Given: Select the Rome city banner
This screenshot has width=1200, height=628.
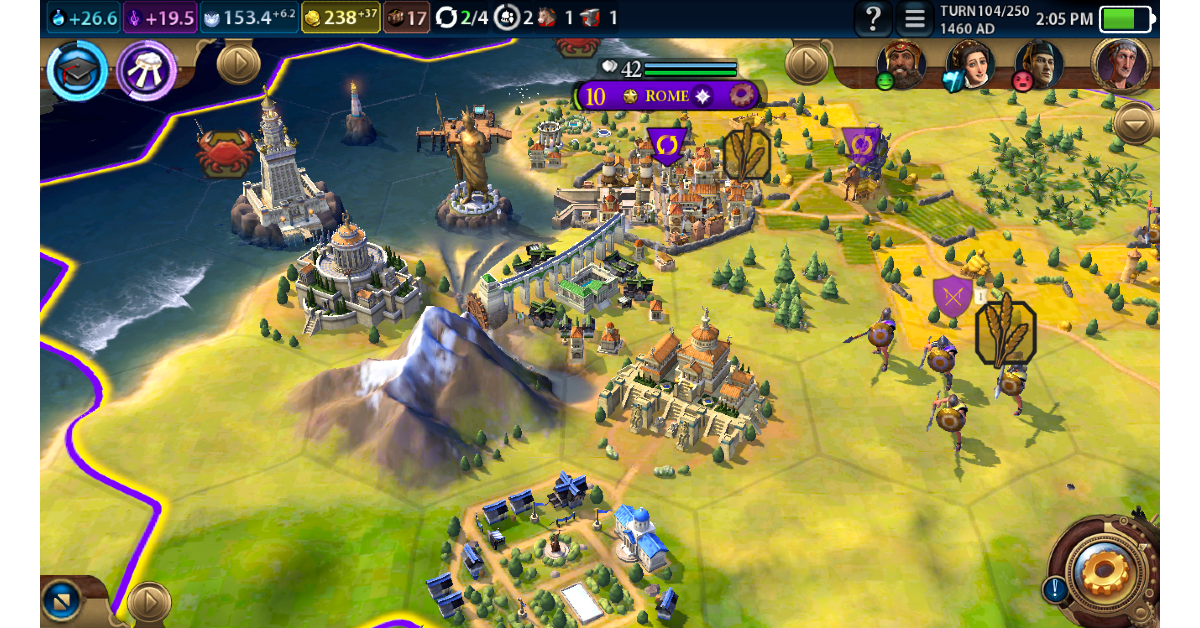Looking at the screenshot, I should point(667,96).
